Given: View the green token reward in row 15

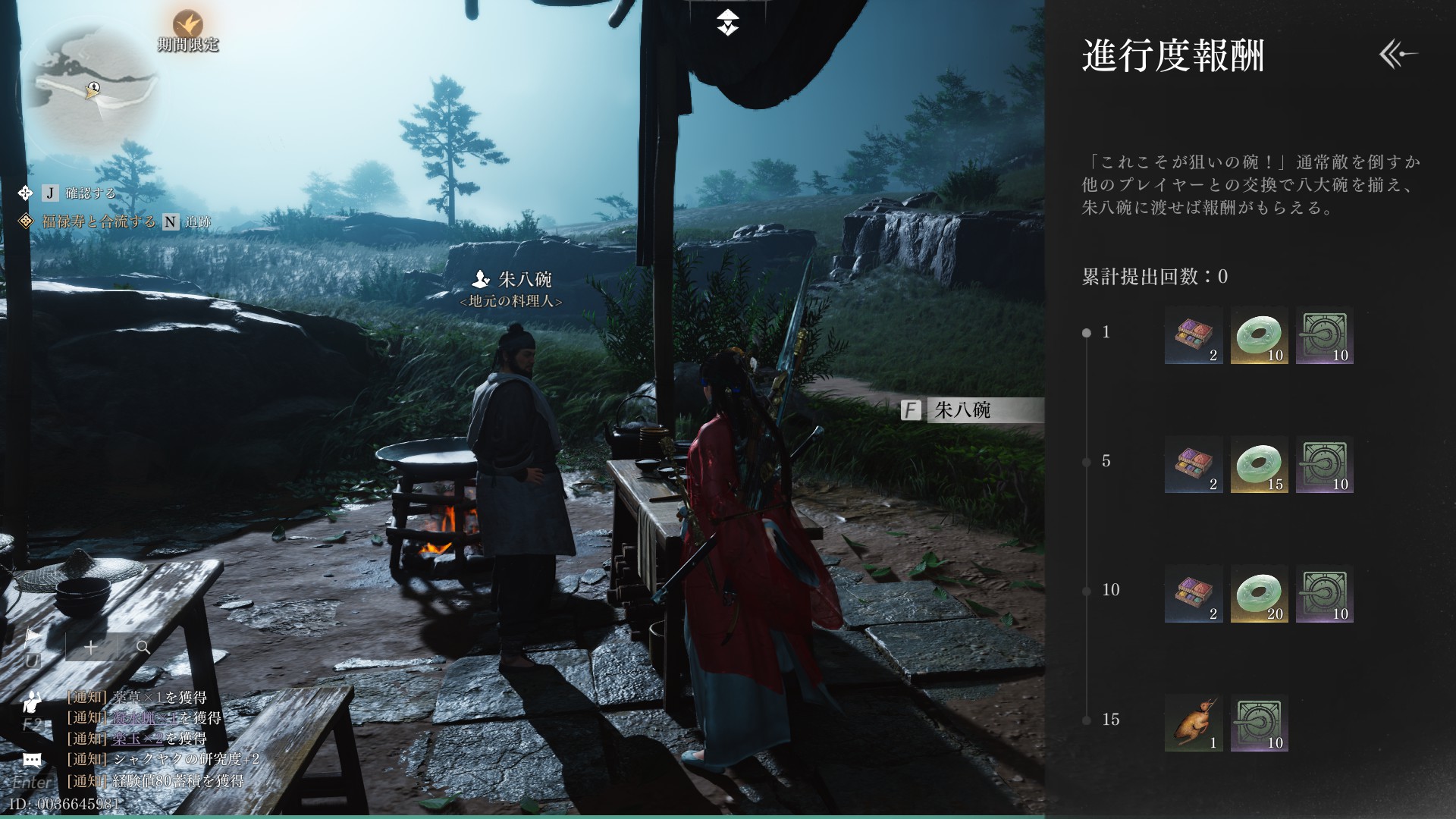Looking at the screenshot, I should [1259, 723].
